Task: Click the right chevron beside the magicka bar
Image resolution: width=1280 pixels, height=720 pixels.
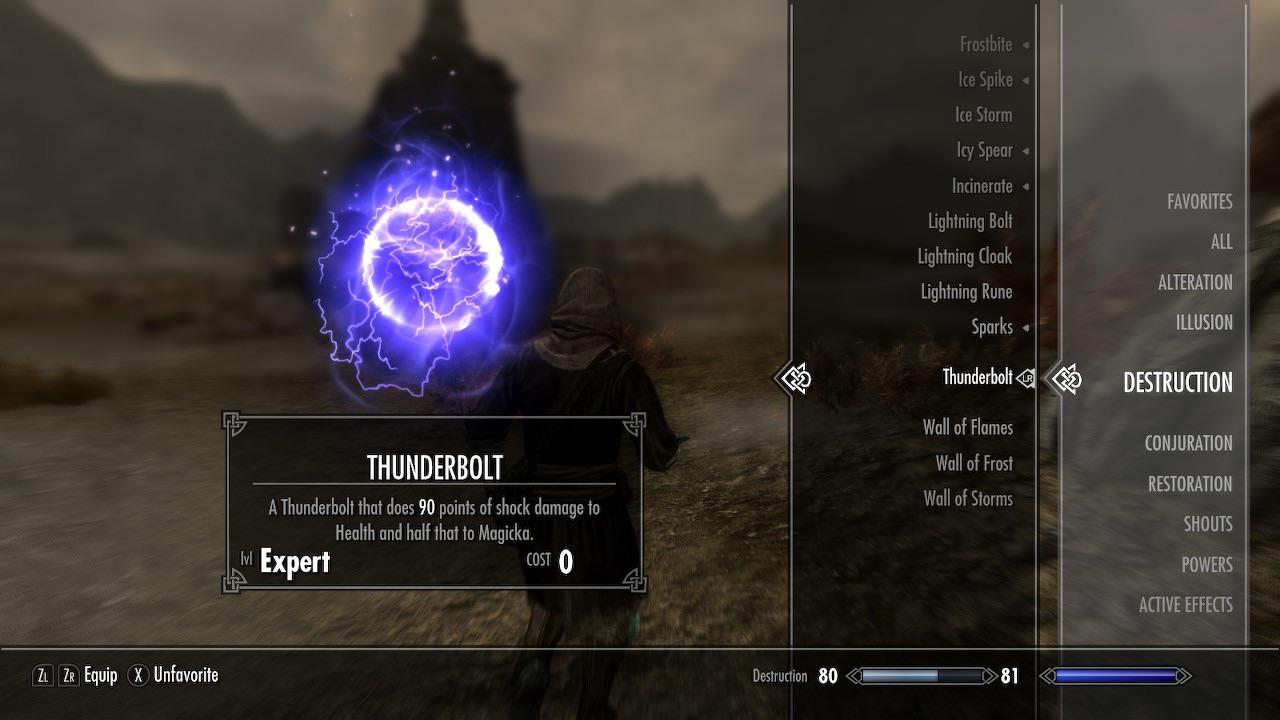Action: [x=1184, y=676]
